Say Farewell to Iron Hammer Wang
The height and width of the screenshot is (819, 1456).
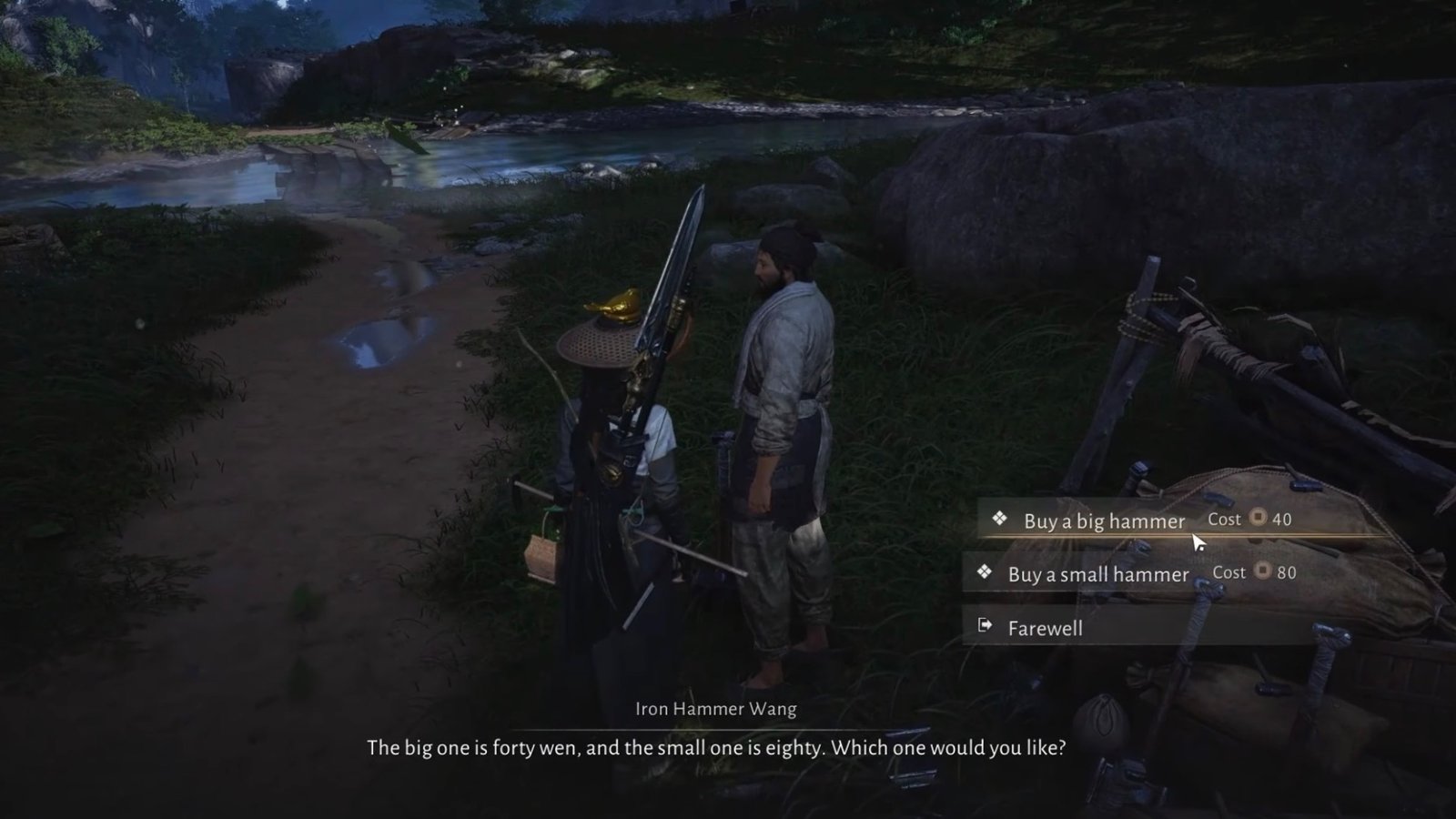click(1045, 628)
